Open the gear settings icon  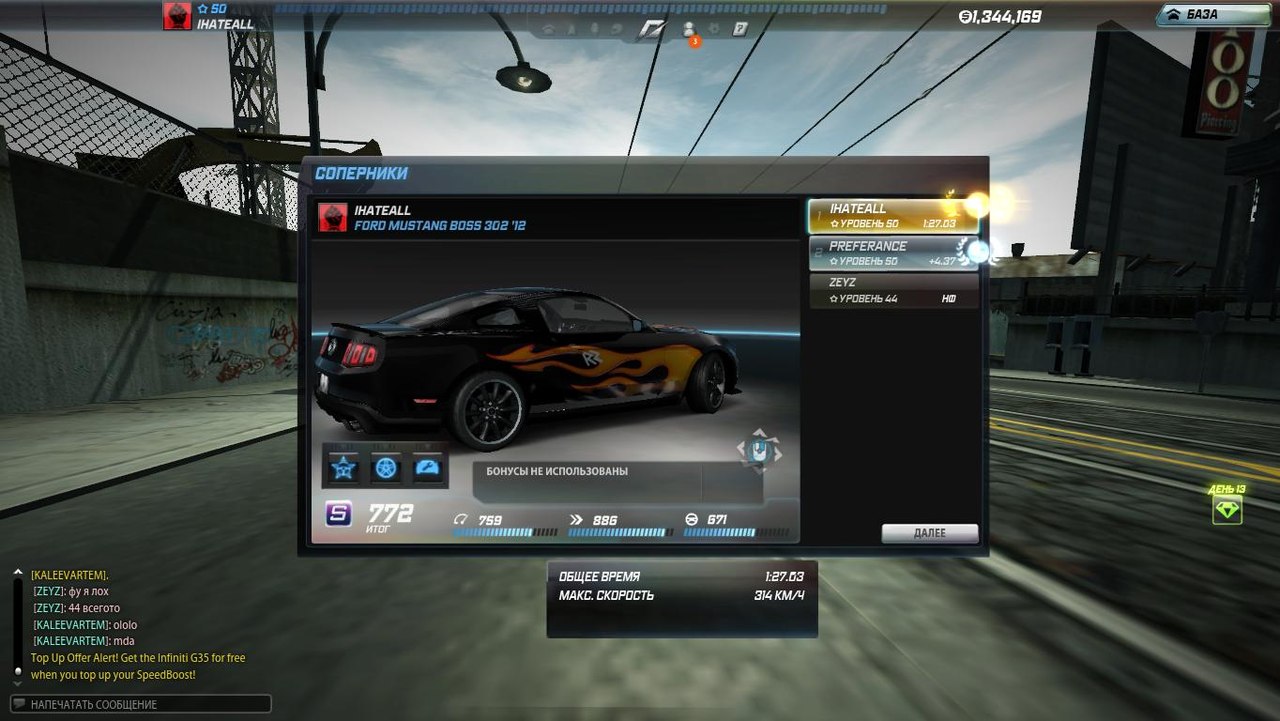point(715,29)
